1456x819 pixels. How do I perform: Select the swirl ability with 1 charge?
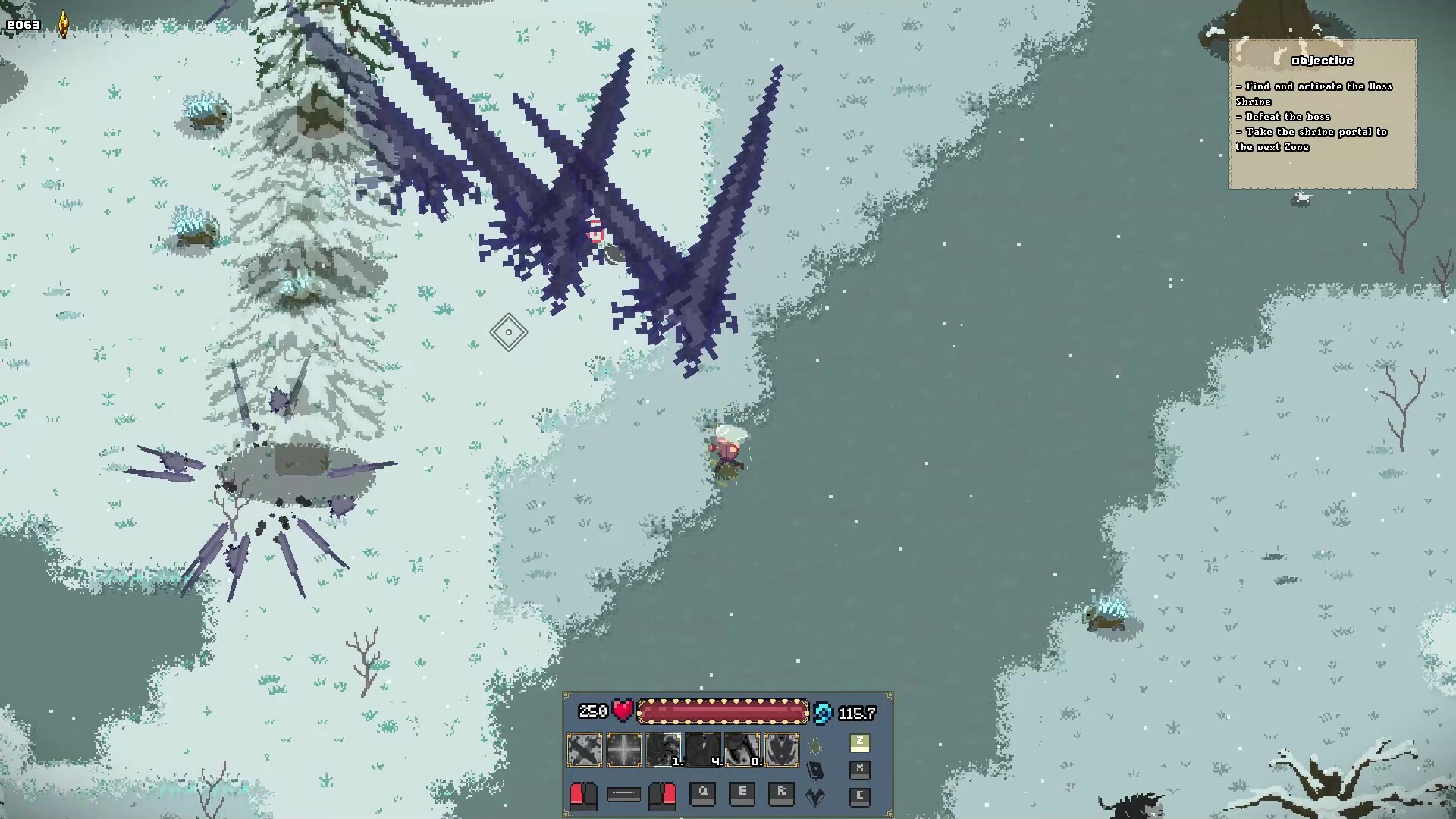(664, 749)
